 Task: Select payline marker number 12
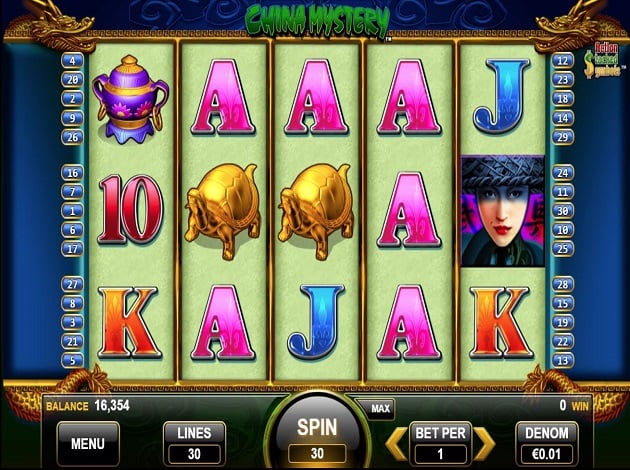click(x=561, y=60)
